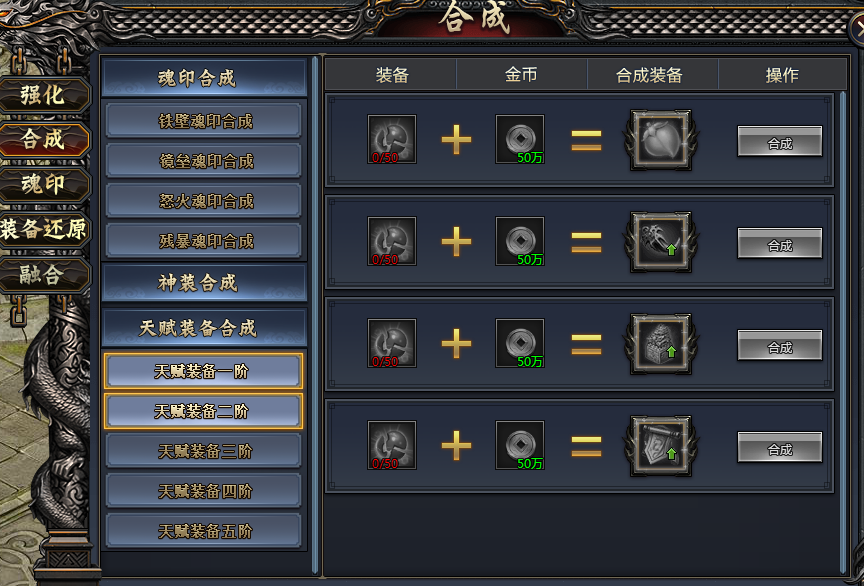This screenshot has width=864, height=586.
Task: Open the 天赋装备四阶 entry
Action: click(204, 491)
